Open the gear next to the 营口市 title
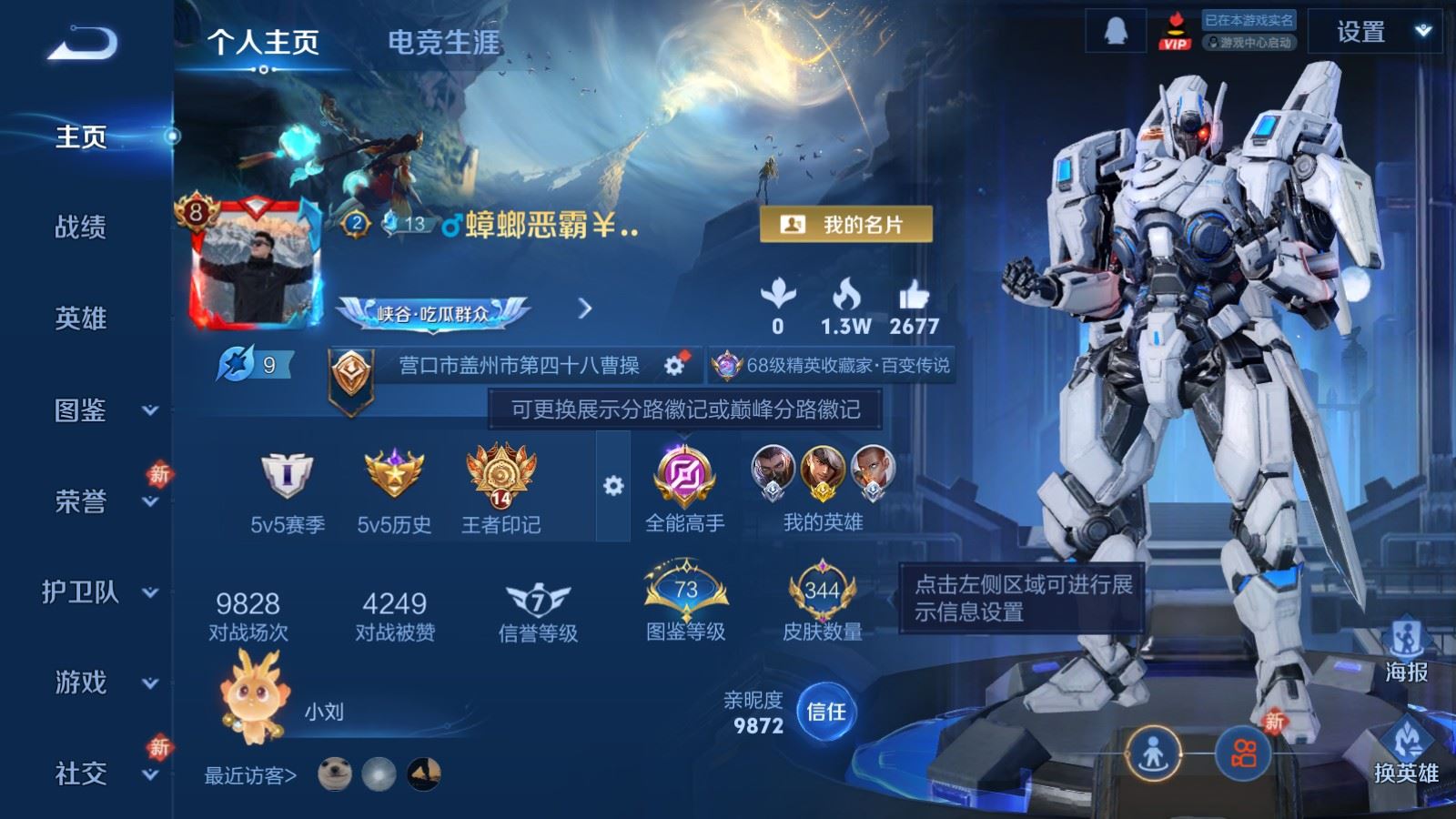 tap(672, 361)
